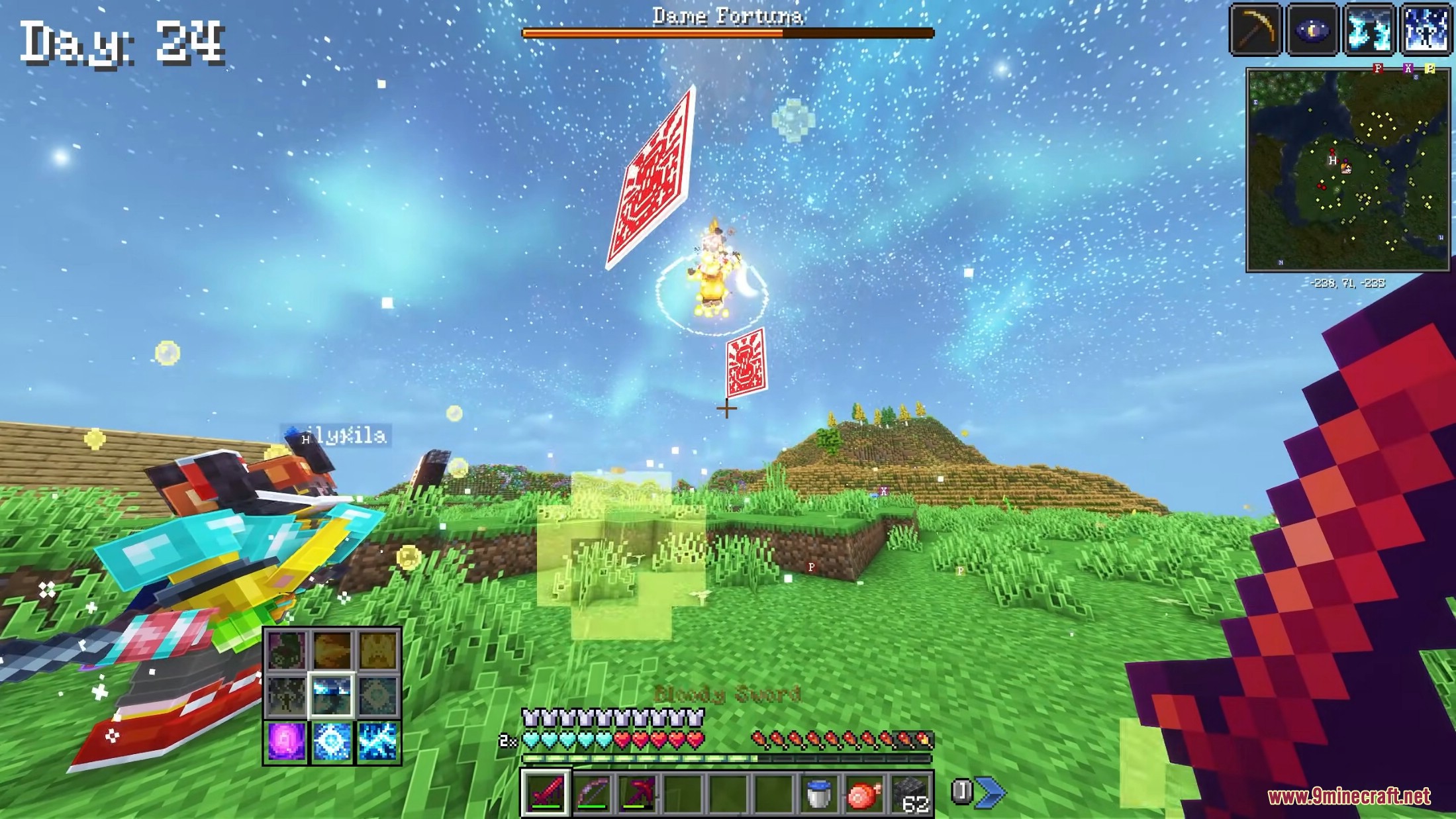Click the golden pickaxe status icon
This screenshot has height=819, width=1456.
1255,30
